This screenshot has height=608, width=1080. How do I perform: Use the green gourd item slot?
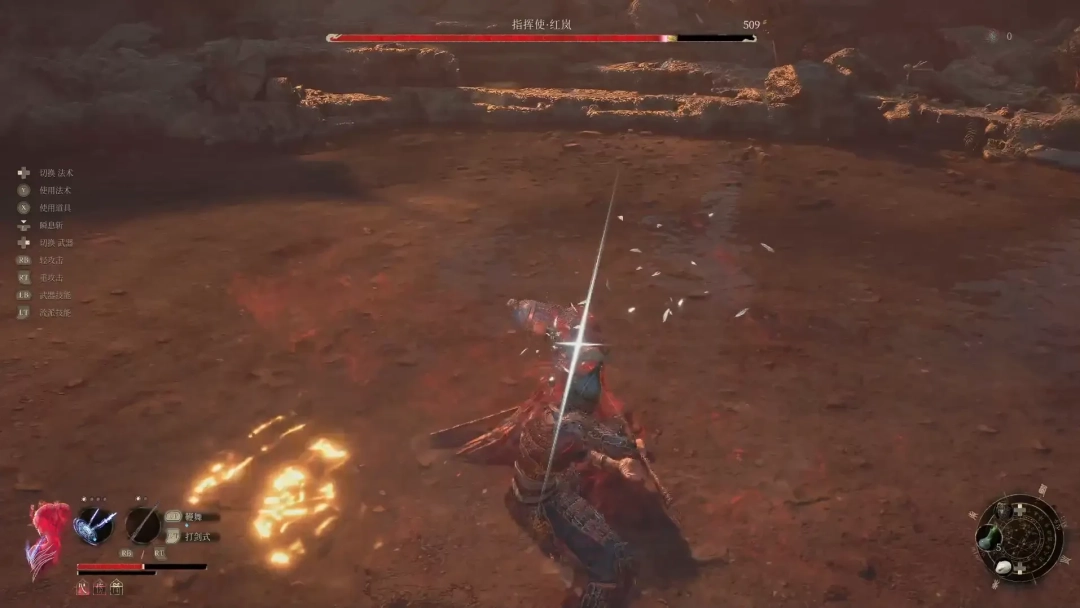(x=990, y=539)
